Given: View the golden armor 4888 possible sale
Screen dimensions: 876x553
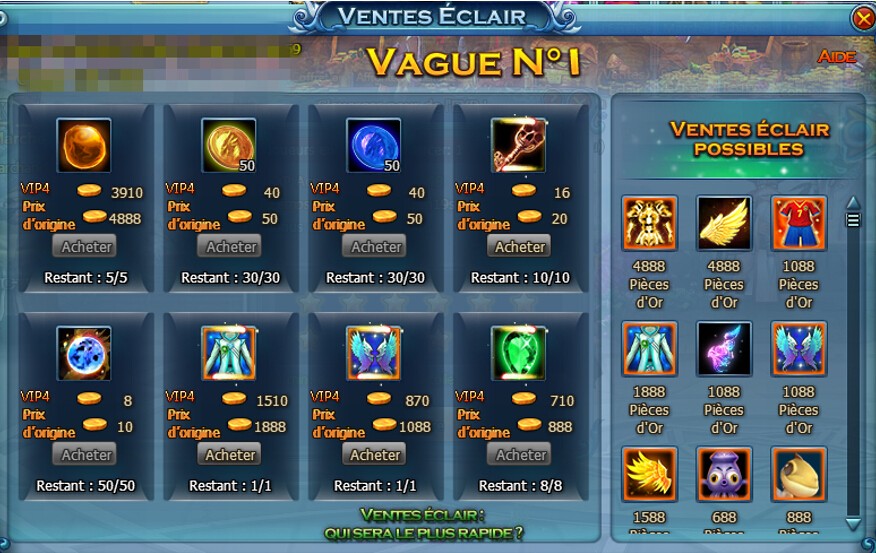Looking at the screenshot, I should (x=650, y=223).
